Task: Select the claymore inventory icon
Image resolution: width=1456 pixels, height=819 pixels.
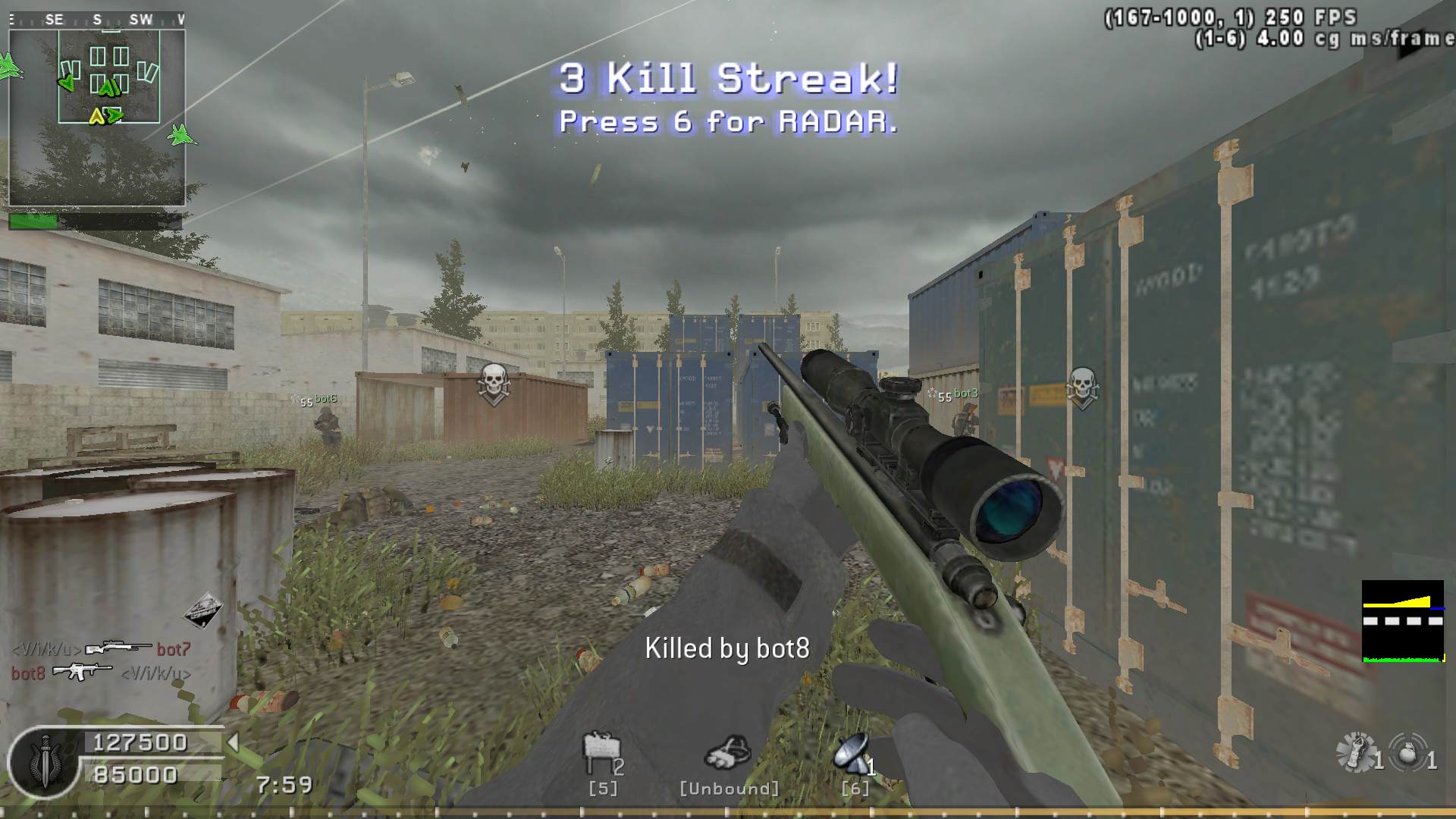Action: point(601,752)
